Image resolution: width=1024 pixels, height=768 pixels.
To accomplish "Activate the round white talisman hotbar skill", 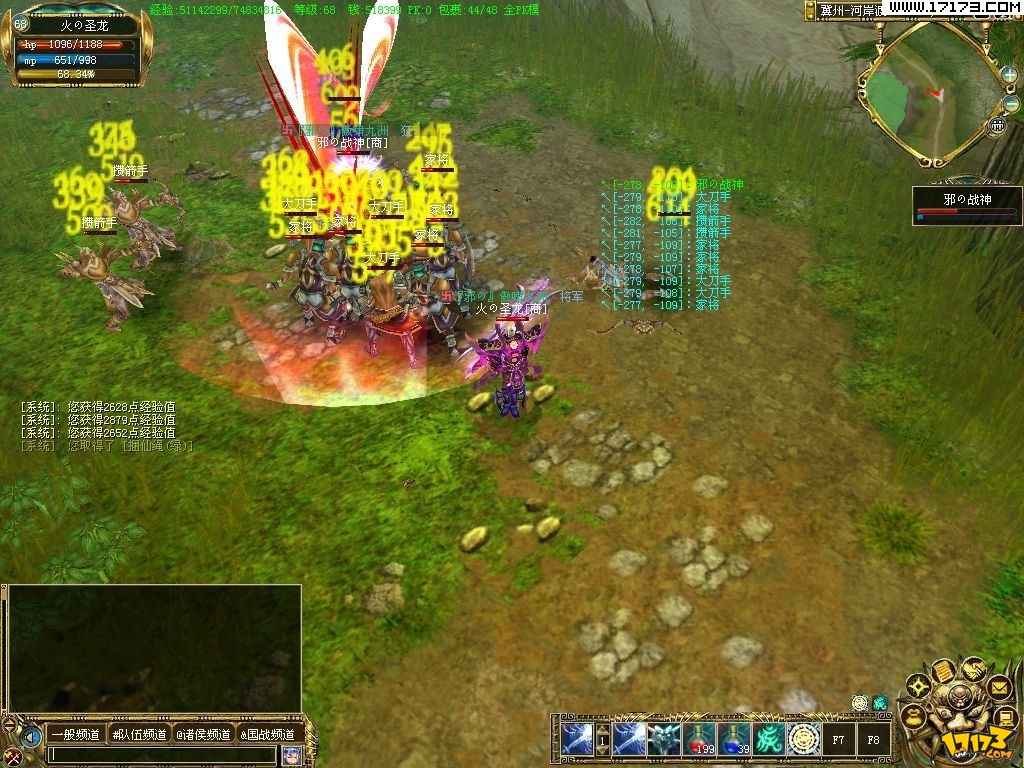I will (x=804, y=739).
